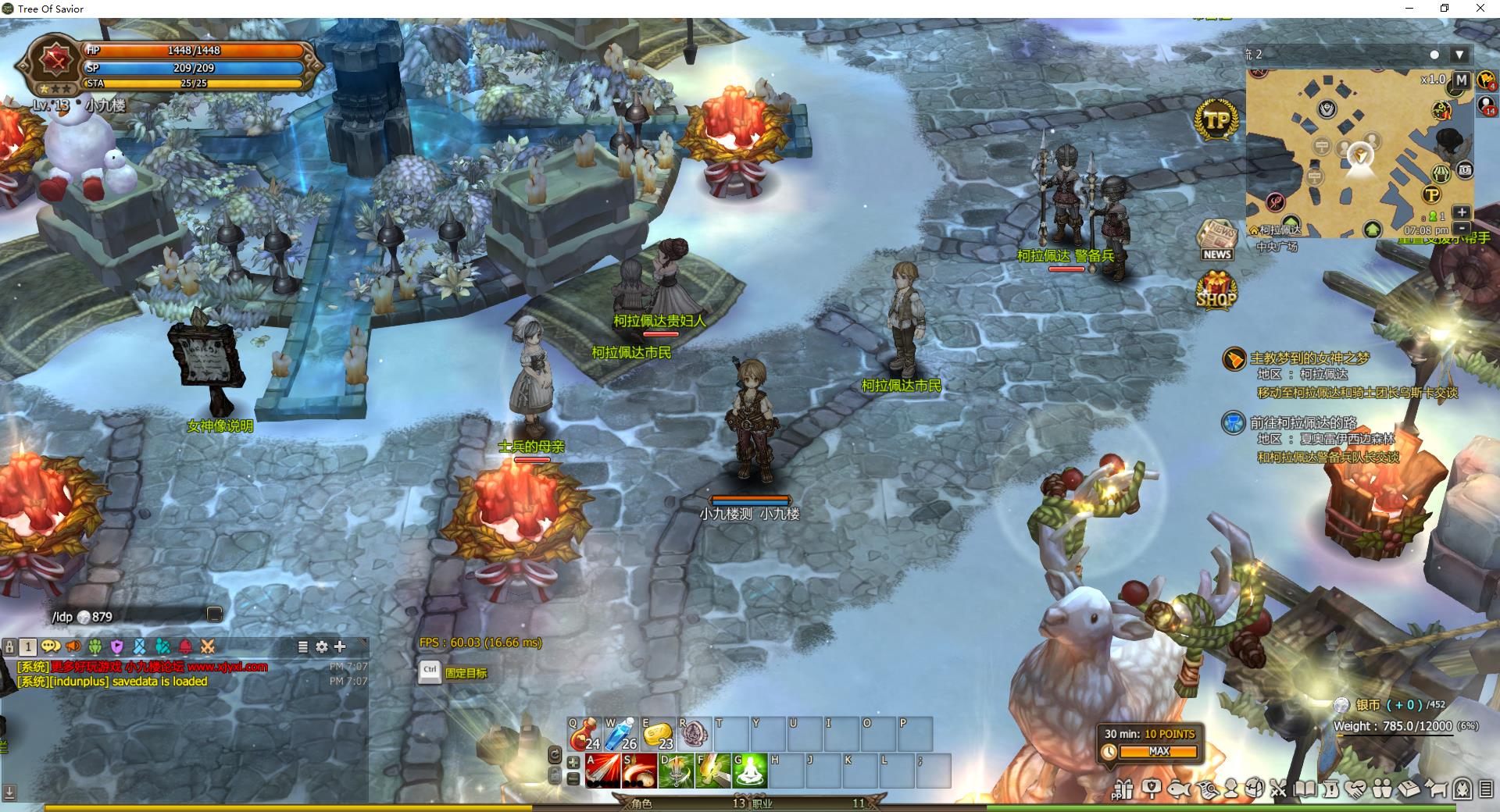Viewport: 1500px width, 812px height.
Task: Zoom out the minimap with minus button
Action: click(1462, 229)
